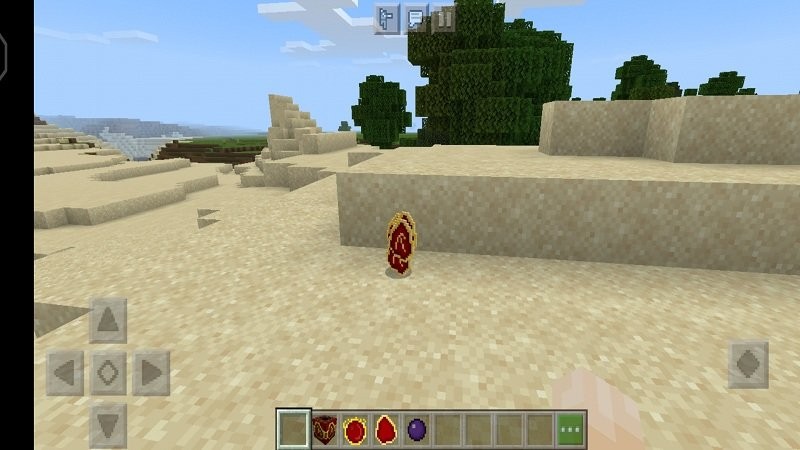Image resolution: width=800 pixels, height=450 pixels.
Task: Select the round red gold-rimmed egg slot
Action: [355, 430]
